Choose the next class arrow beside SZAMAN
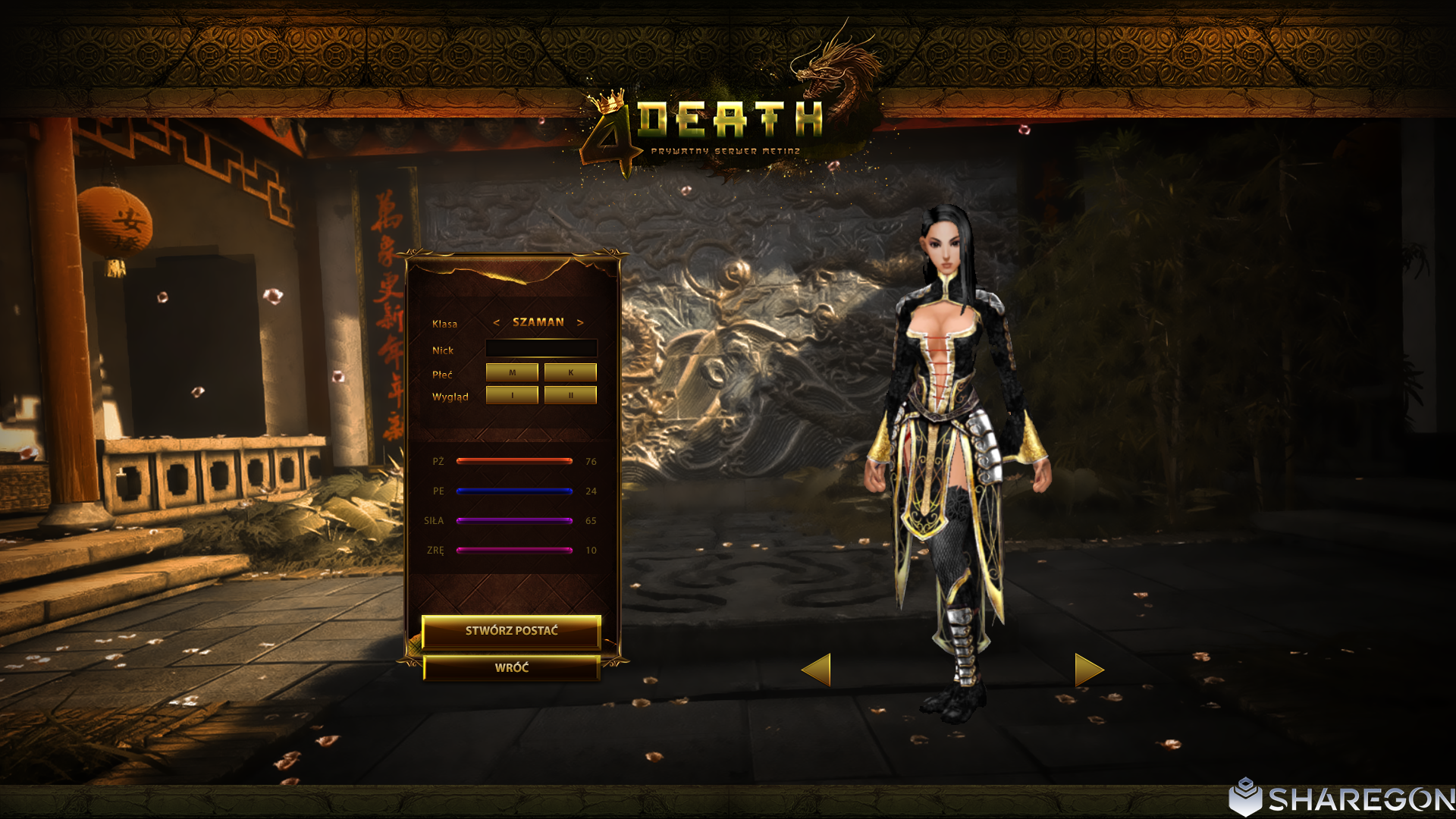The width and height of the screenshot is (1456, 819). point(580,323)
